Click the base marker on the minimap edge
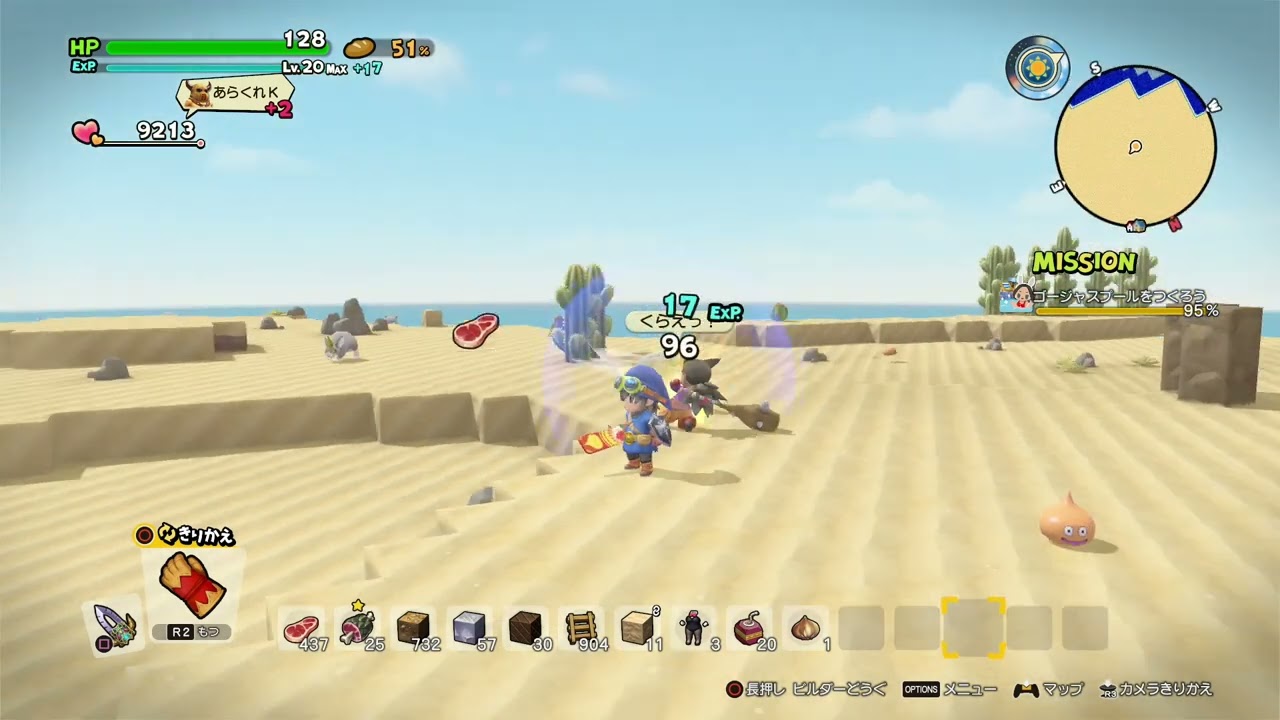 click(1136, 226)
